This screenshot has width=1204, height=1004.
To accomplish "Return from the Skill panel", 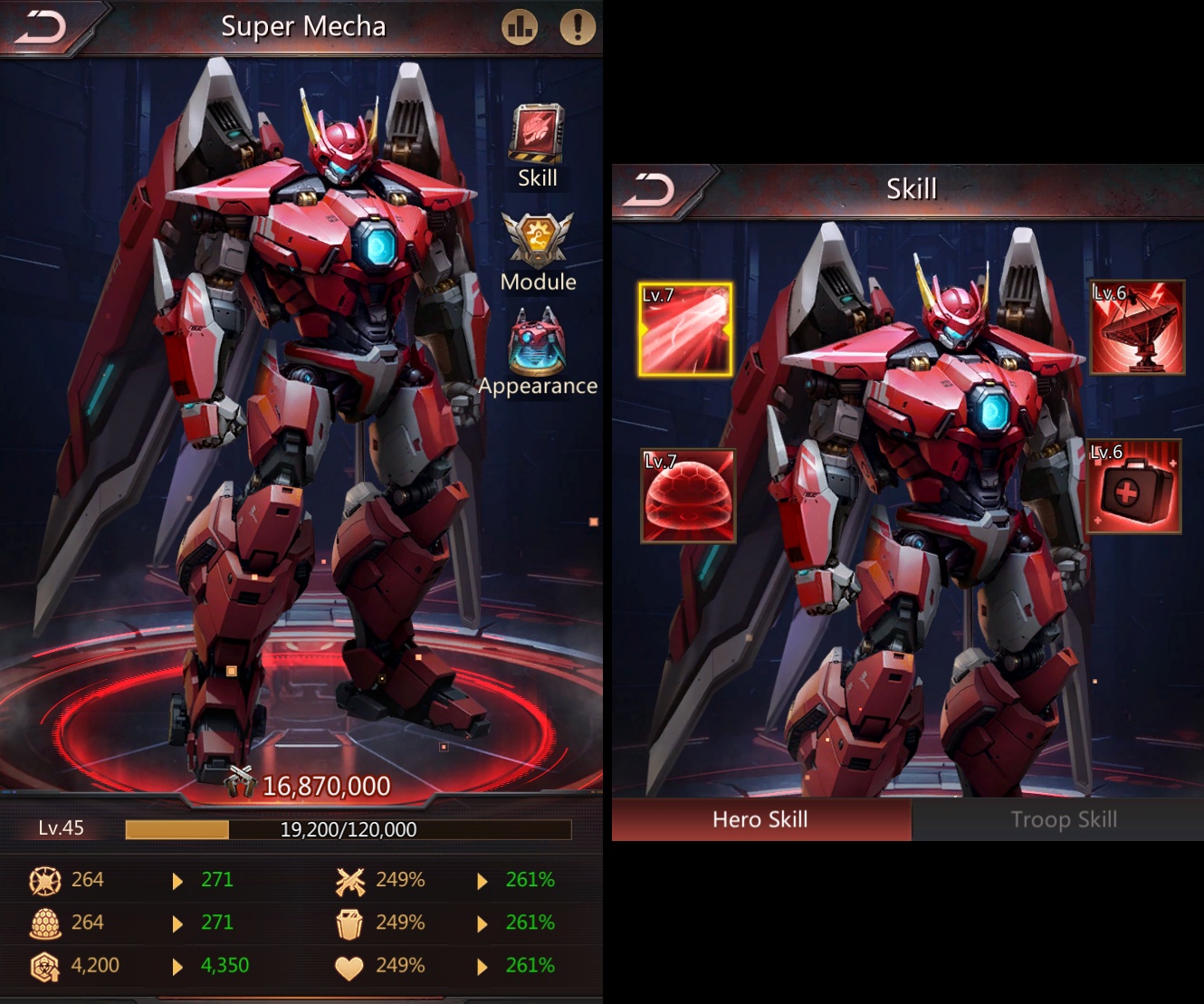I will (x=650, y=190).
